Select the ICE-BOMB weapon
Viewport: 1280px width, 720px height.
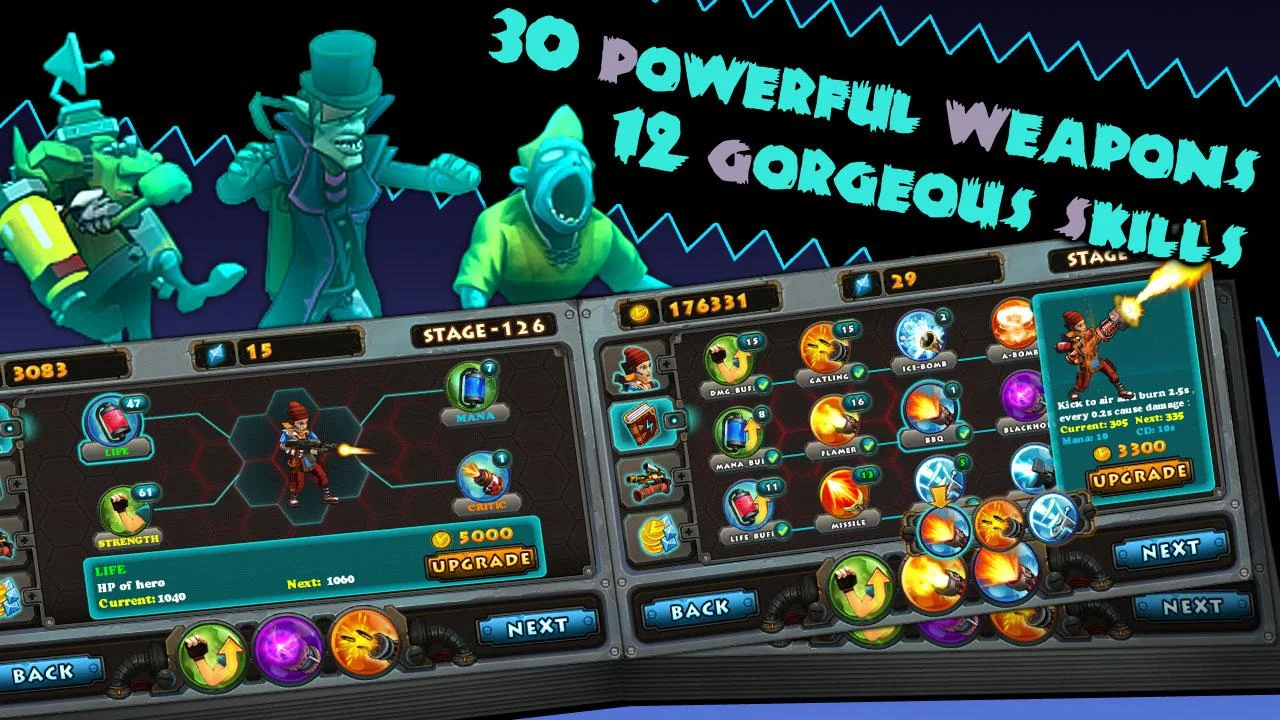(923, 339)
